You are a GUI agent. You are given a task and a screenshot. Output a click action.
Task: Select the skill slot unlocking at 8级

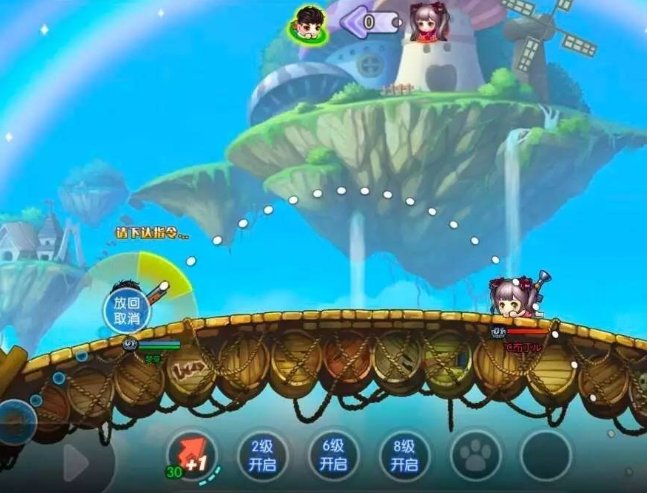pos(404,456)
